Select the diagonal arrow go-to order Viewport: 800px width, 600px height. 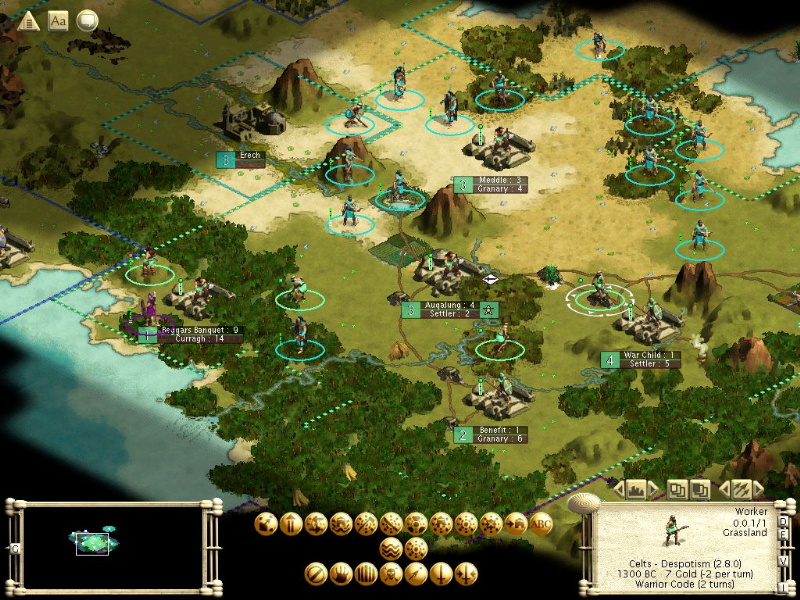click(416, 574)
